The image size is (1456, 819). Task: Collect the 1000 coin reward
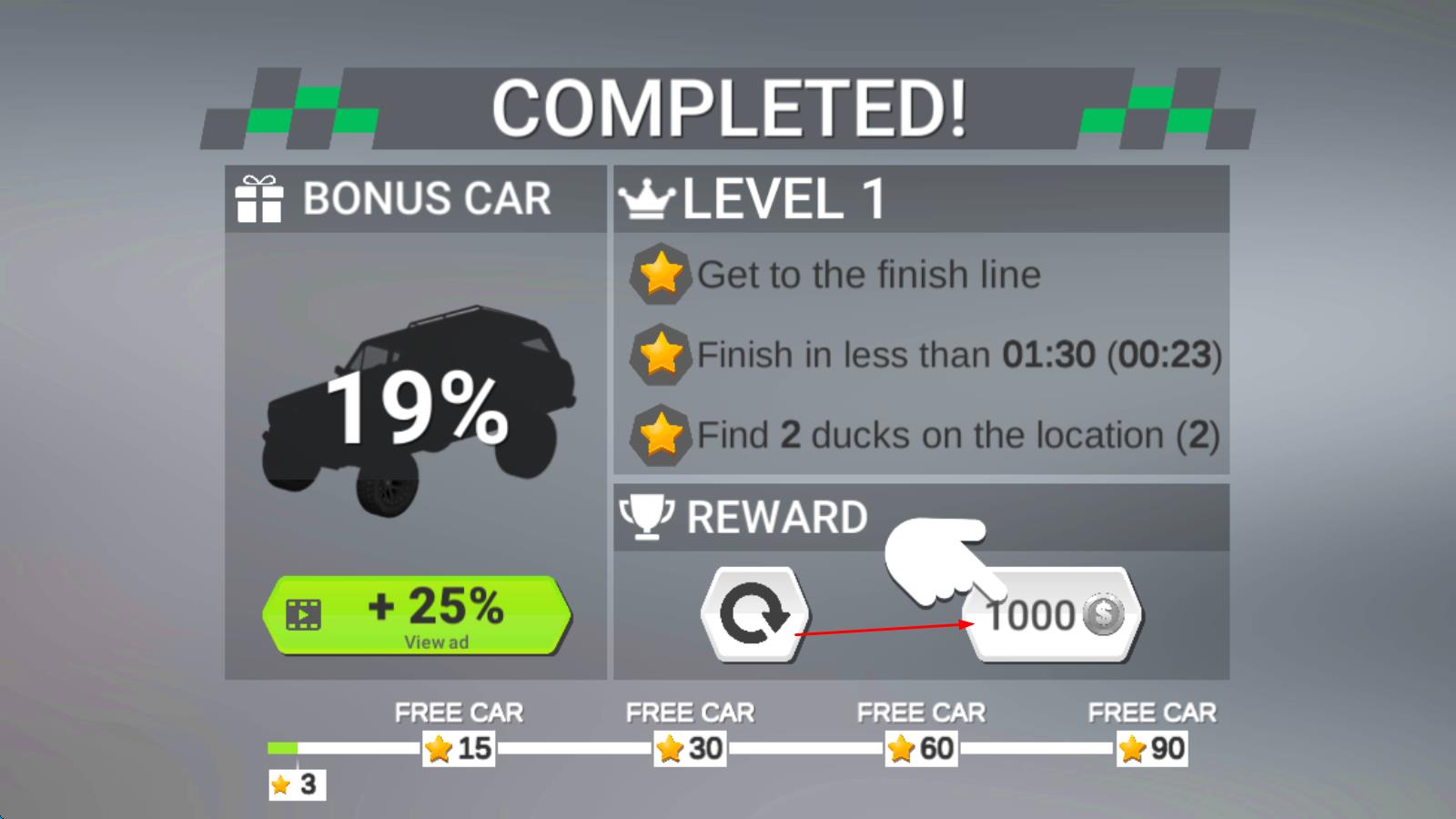point(1053,616)
